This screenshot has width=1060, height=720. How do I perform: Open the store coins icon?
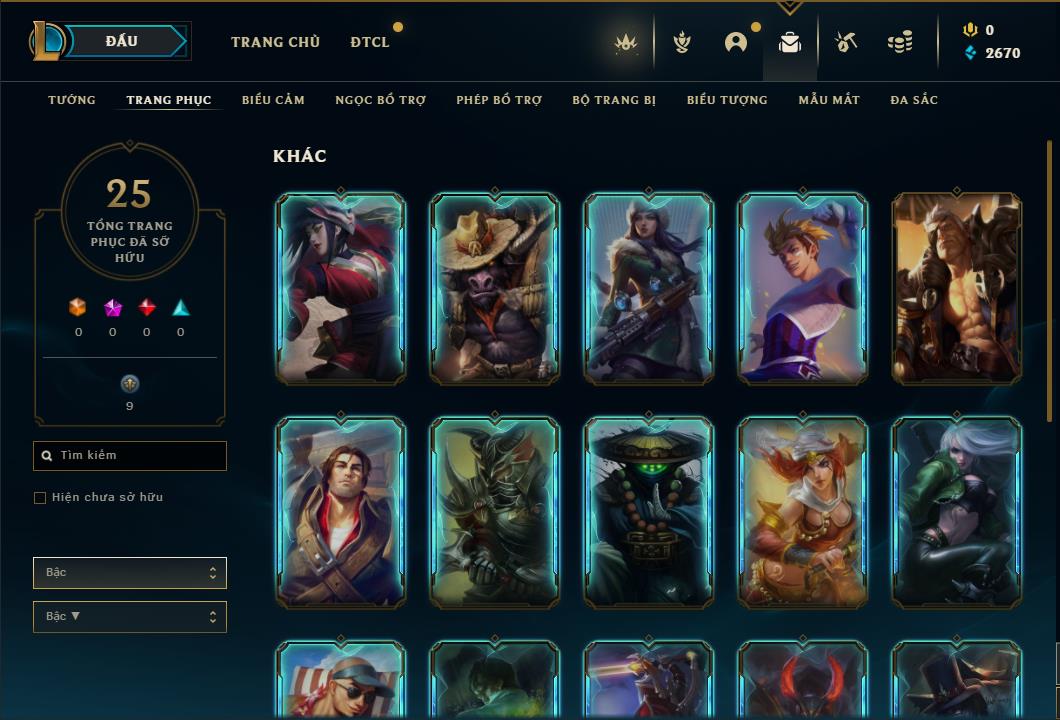click(900, 42)
